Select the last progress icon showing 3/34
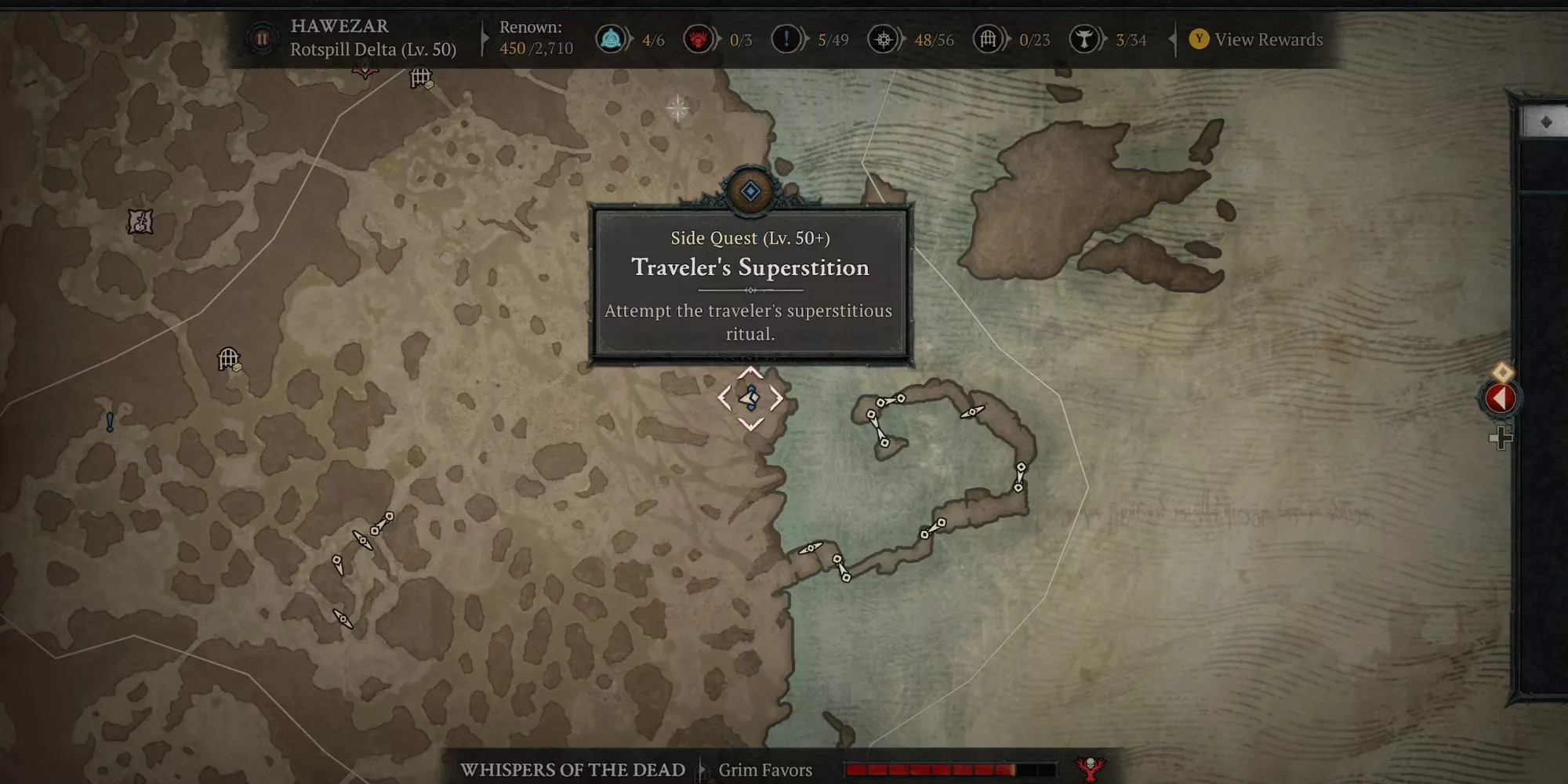Image resolution: width=1568 pixels, height=784 pixels. [1084, 38]
